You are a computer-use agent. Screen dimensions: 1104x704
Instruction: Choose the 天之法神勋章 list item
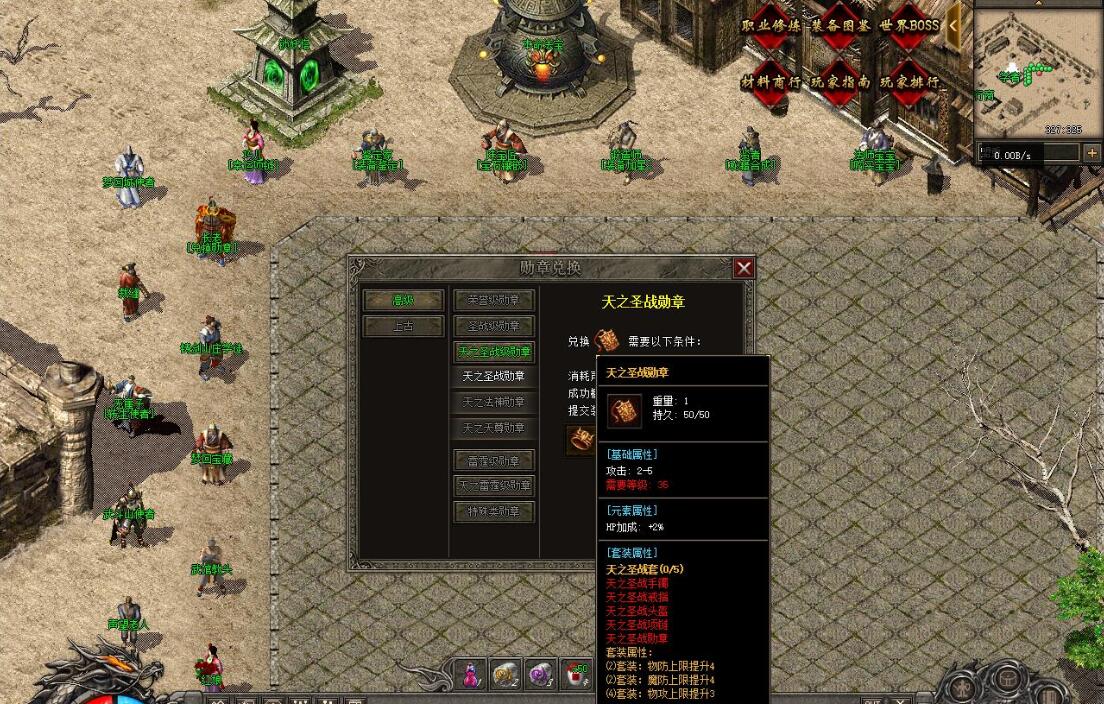point(494,402)
